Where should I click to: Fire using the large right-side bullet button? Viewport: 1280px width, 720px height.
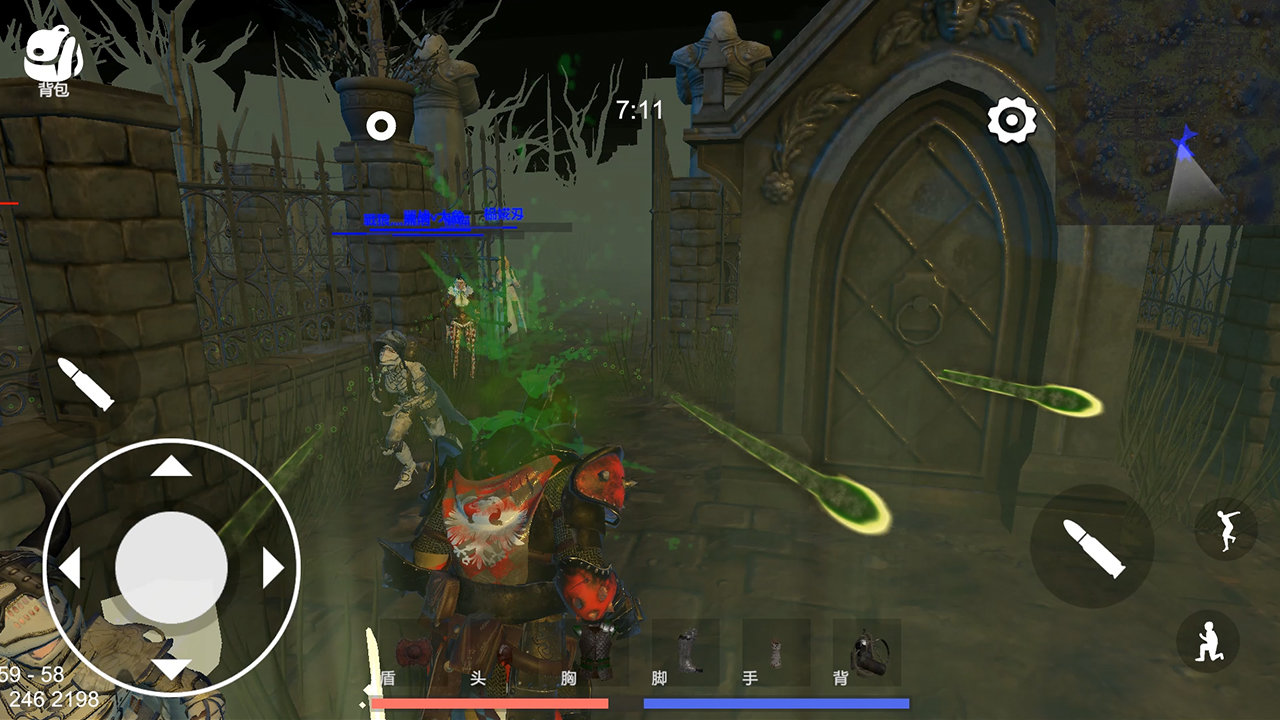(1092, 547)
